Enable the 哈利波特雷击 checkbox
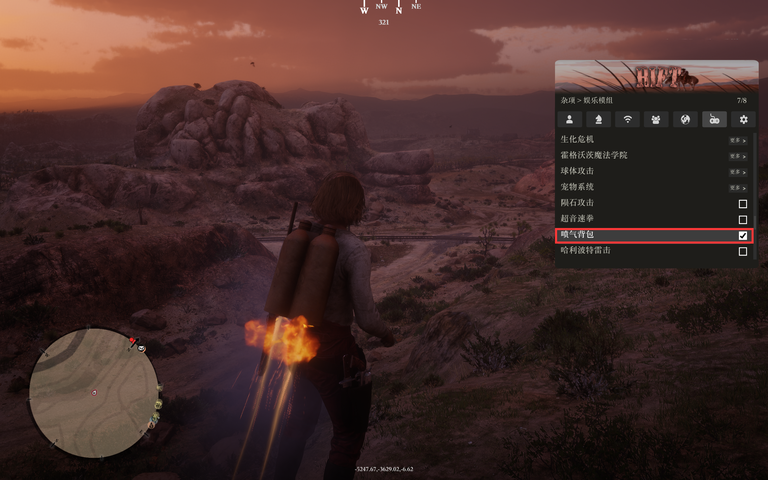The image size is (768, 480). click(x=743, y=251)
